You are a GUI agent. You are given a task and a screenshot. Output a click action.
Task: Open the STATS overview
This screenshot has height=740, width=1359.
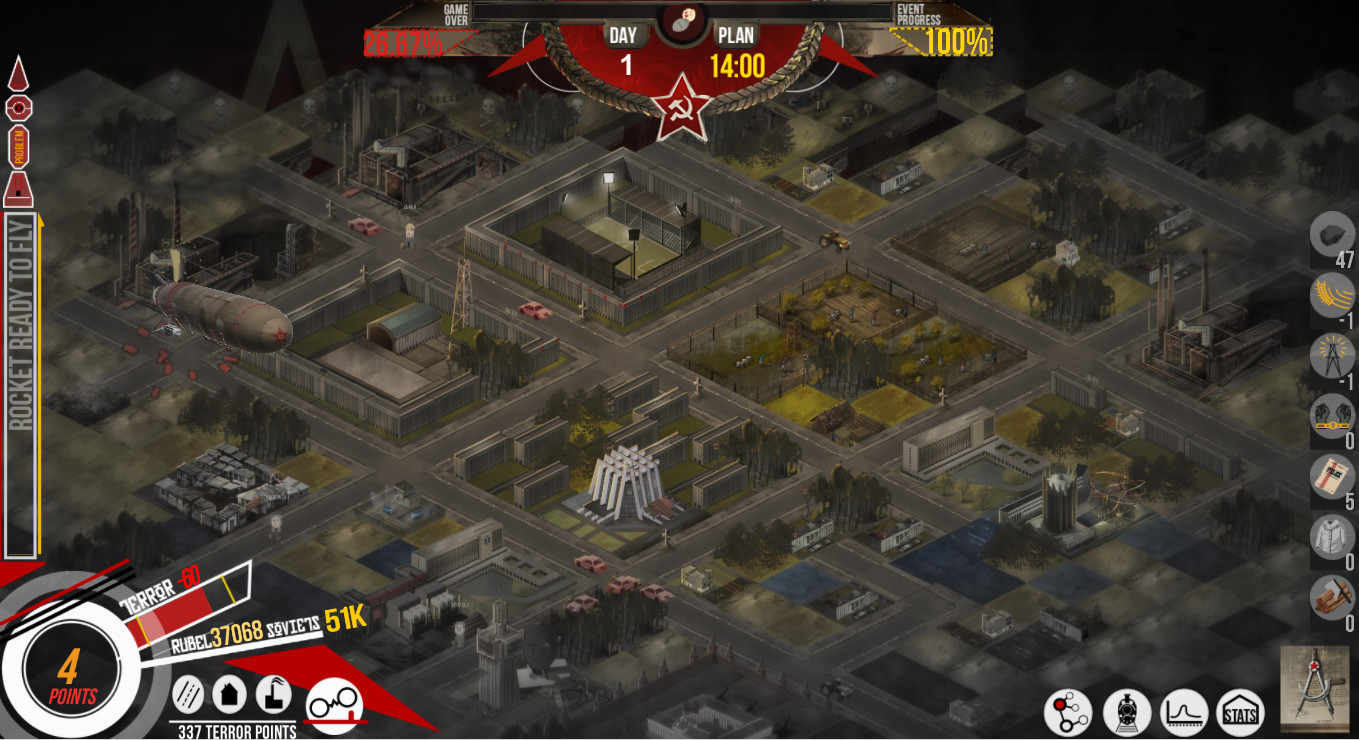click(x=1241, y=713)
